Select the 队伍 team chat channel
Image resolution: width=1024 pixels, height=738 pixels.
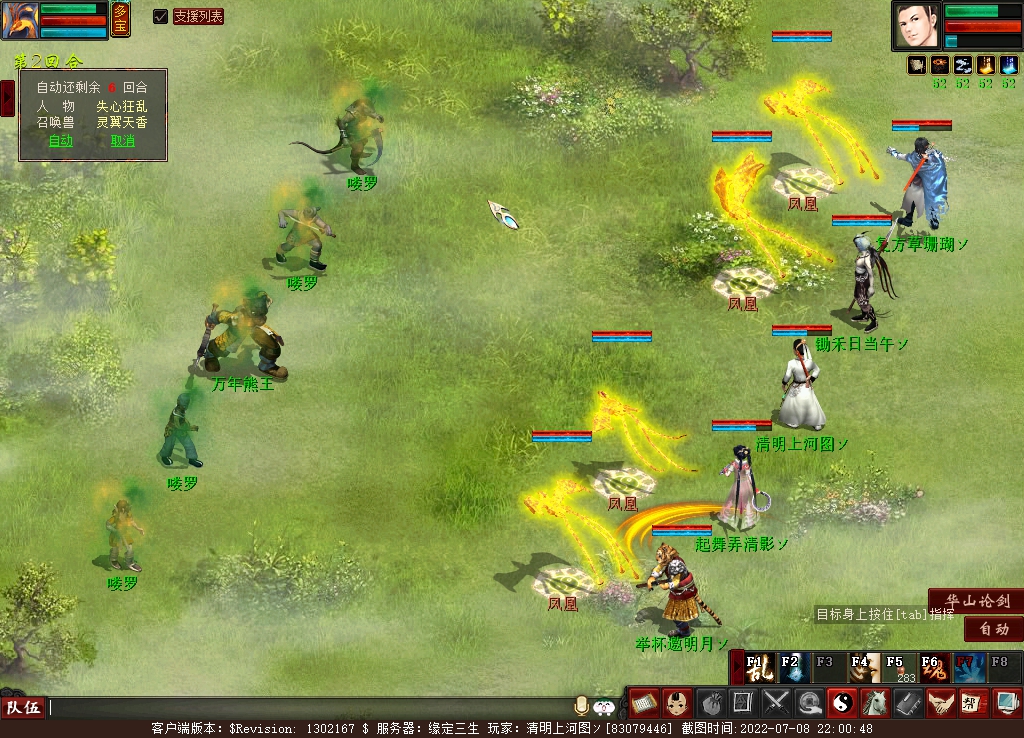[23, 708]
